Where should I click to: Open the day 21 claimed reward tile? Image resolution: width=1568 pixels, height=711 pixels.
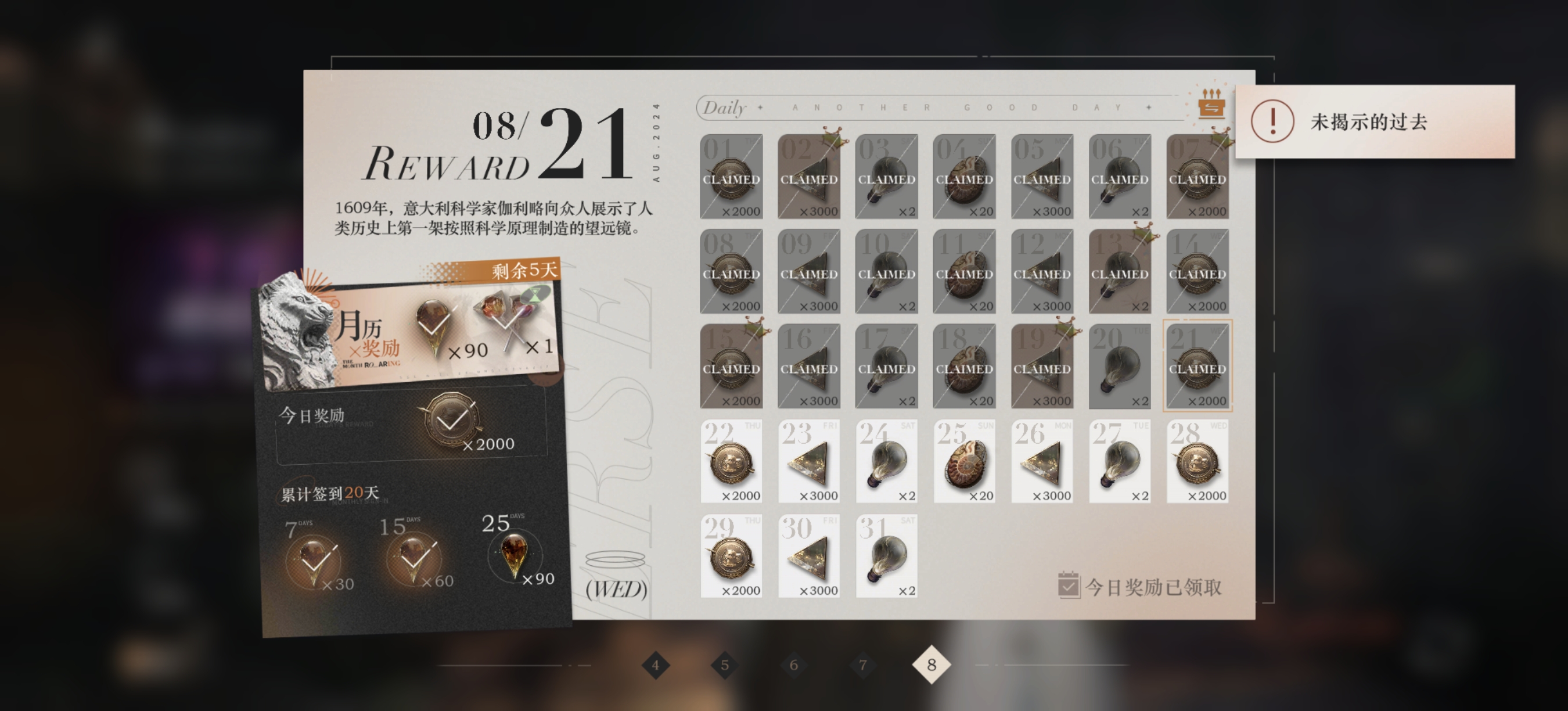tap(1197, 367)
